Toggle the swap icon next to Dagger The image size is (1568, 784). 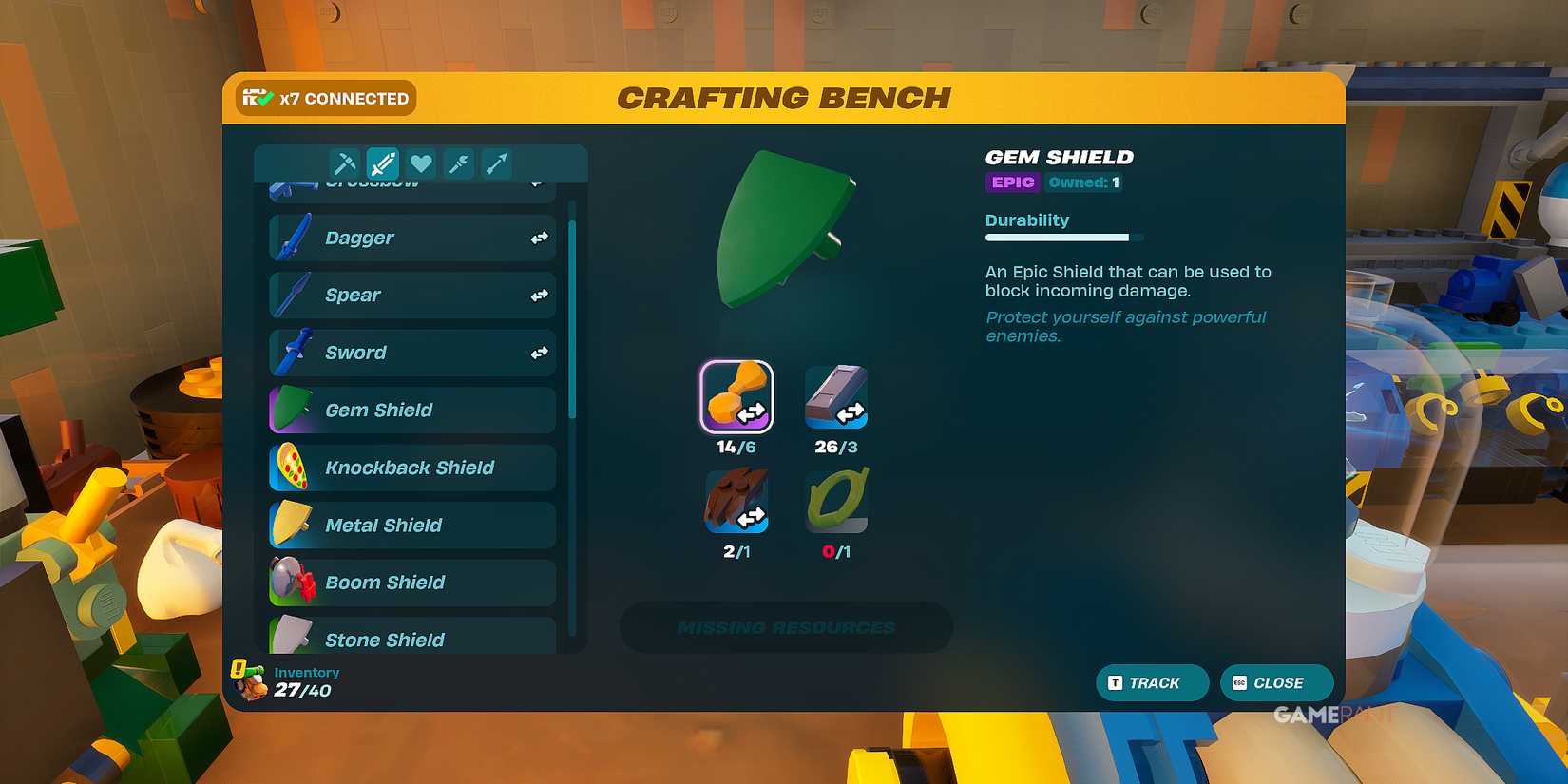point(539,238)
